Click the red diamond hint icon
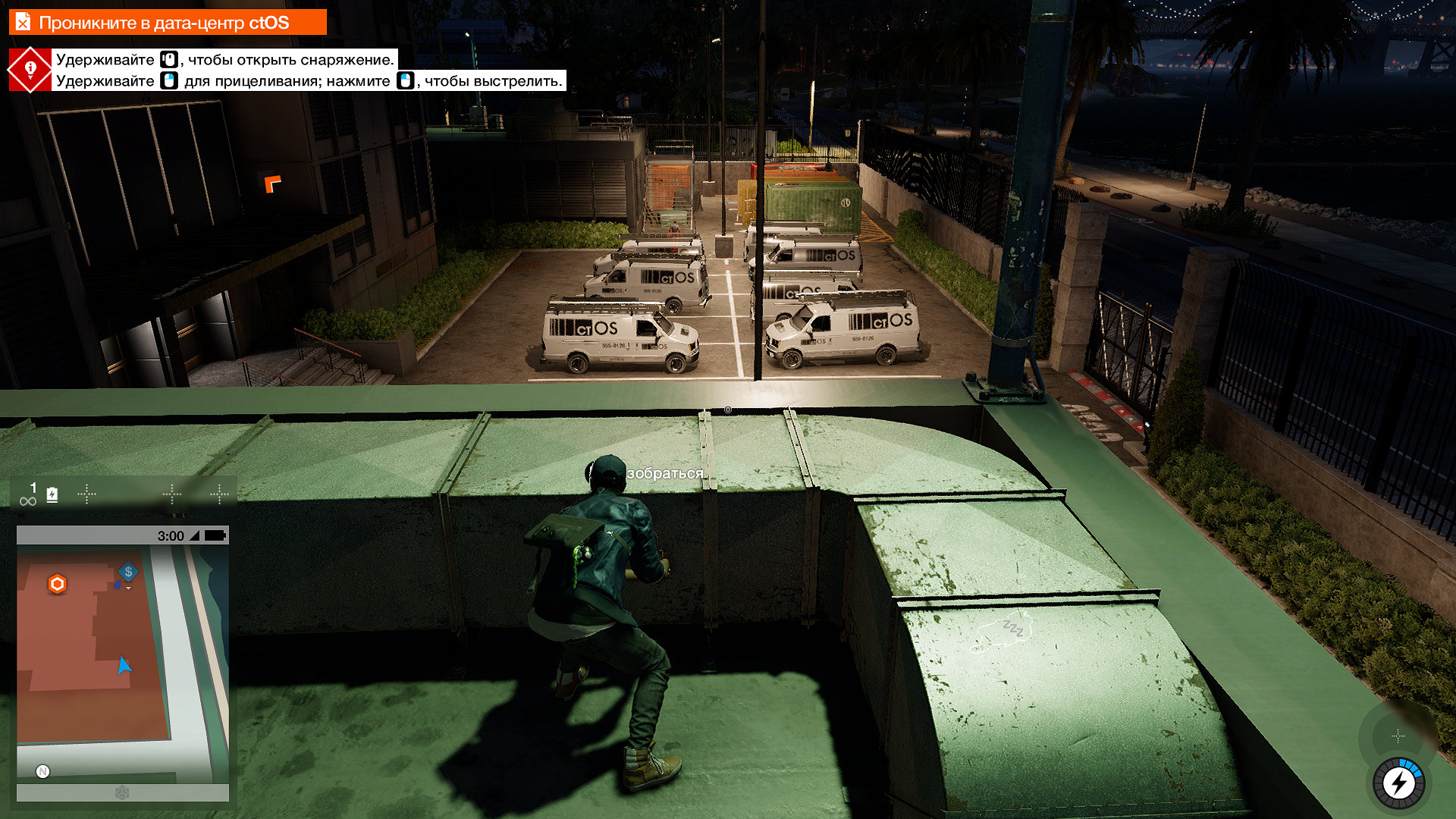This screenshot has width=1456, height=819. (x=30, y=70)
